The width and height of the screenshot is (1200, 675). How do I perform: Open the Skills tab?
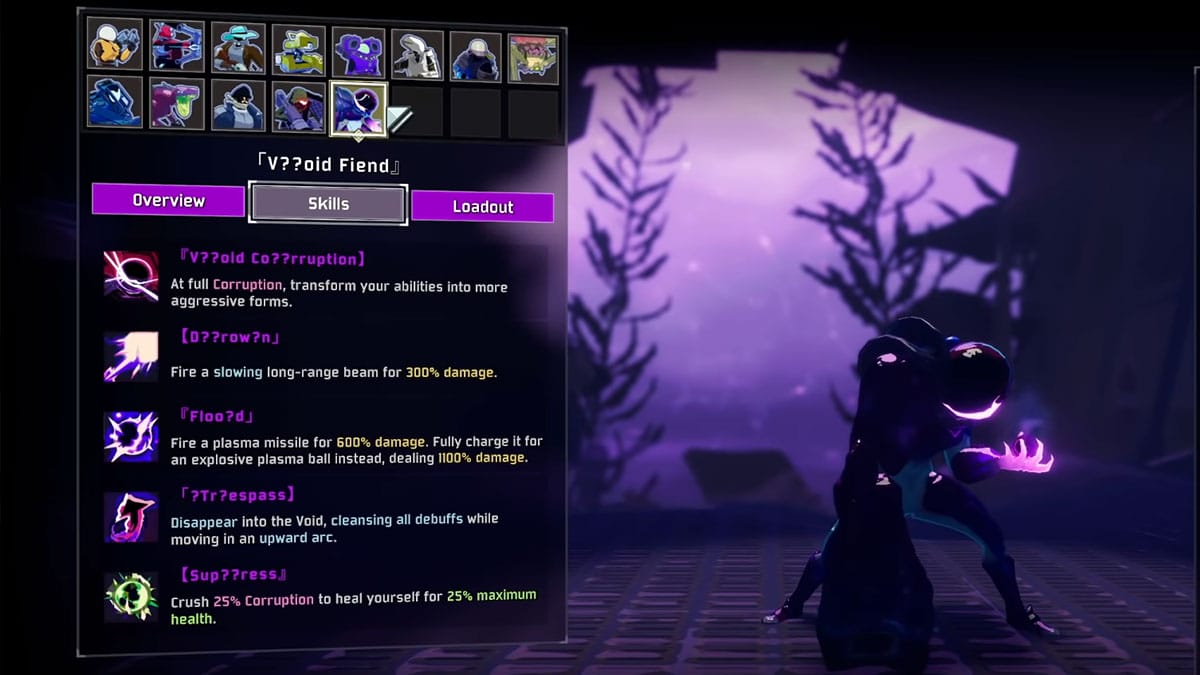328,204
